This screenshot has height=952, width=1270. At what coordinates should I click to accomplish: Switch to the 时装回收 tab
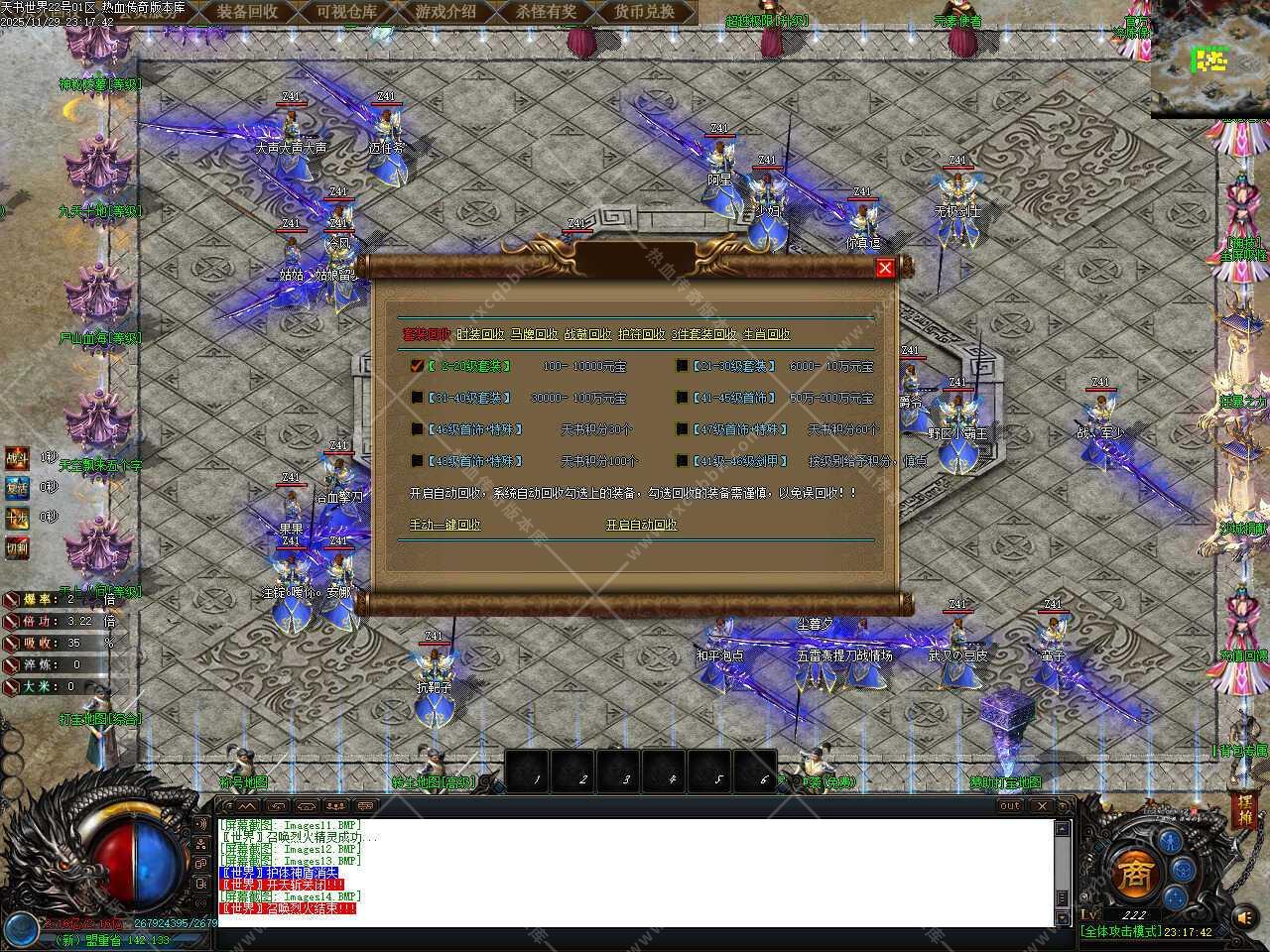click(x=480, y=334)
